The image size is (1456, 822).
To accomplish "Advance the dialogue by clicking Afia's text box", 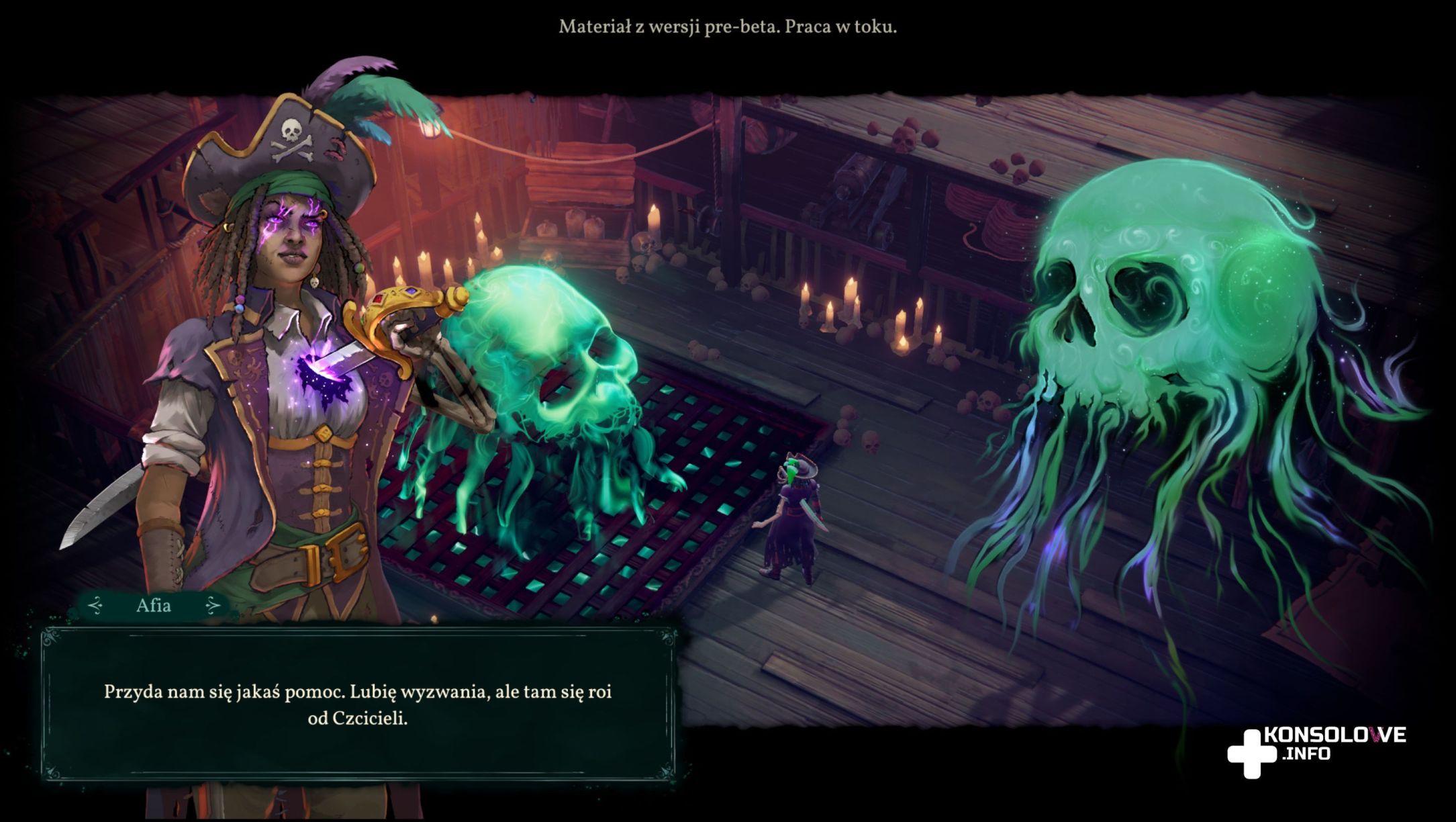I will click(x=358, y=704).
